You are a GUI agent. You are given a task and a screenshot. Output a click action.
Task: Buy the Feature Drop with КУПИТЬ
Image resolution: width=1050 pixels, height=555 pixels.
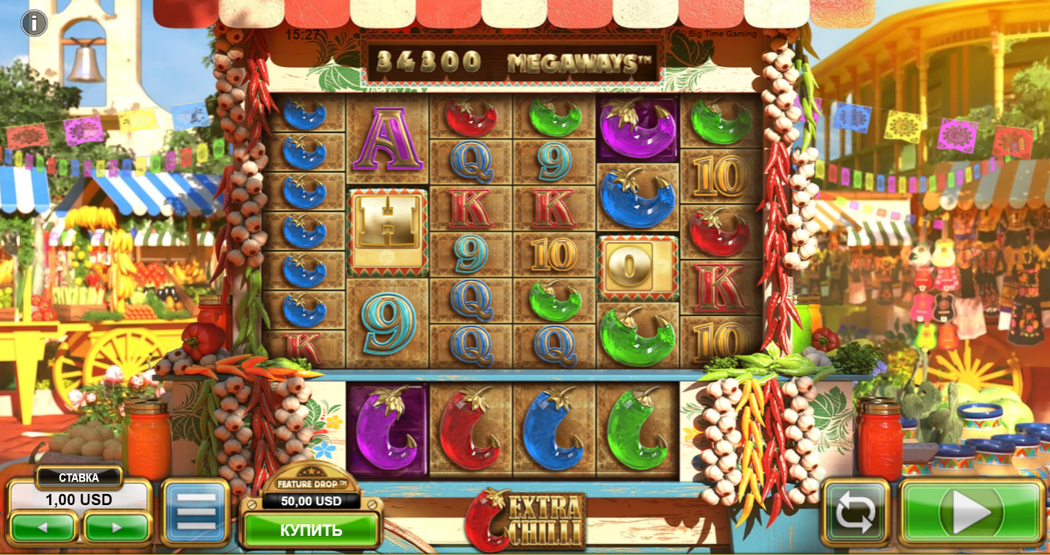coord(310,529)
